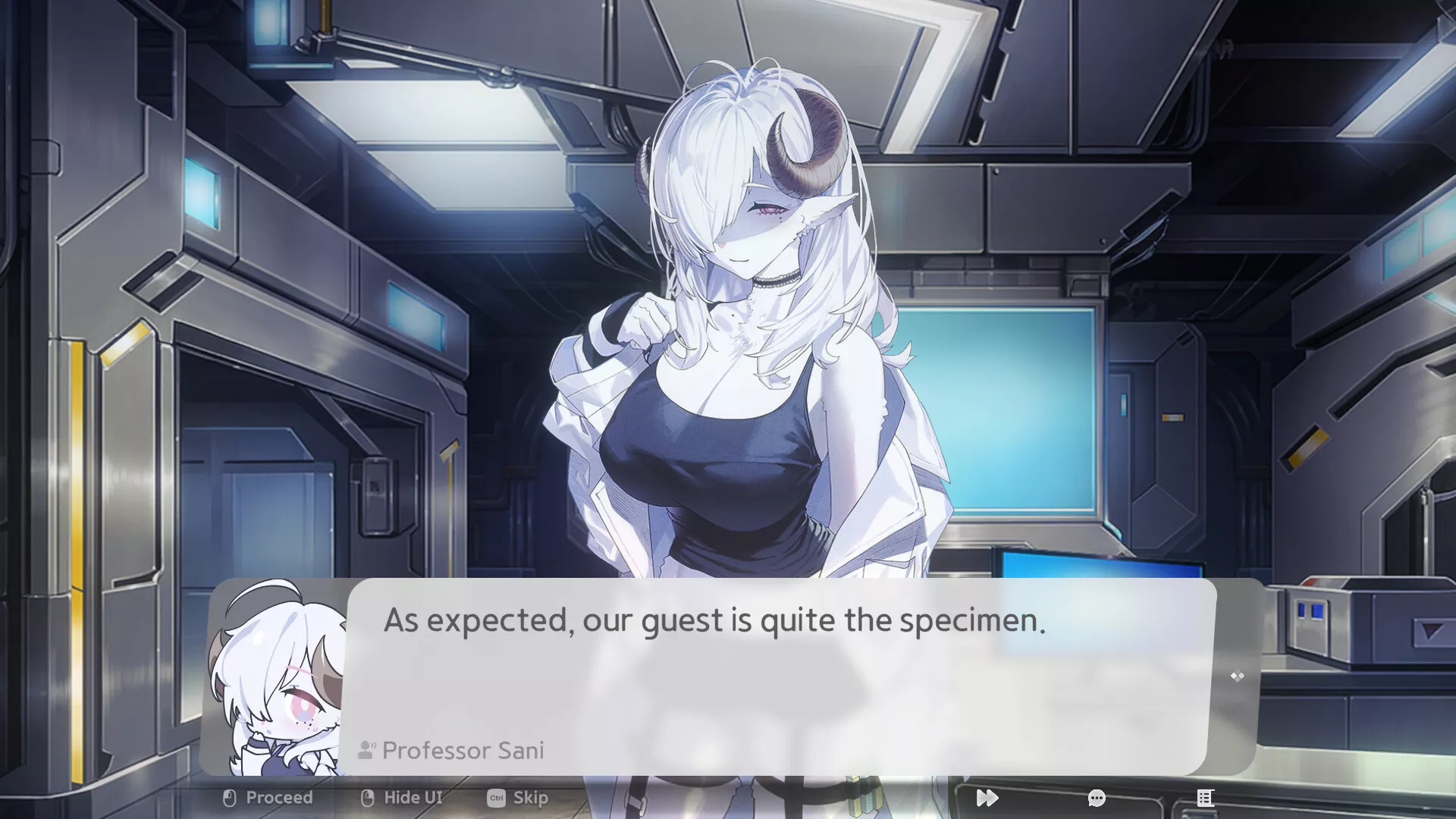The height and width of the screenshot is (819, 1456).
Task: Click the fast-forward double-arrow icon
Action: (x=987, y=798)
